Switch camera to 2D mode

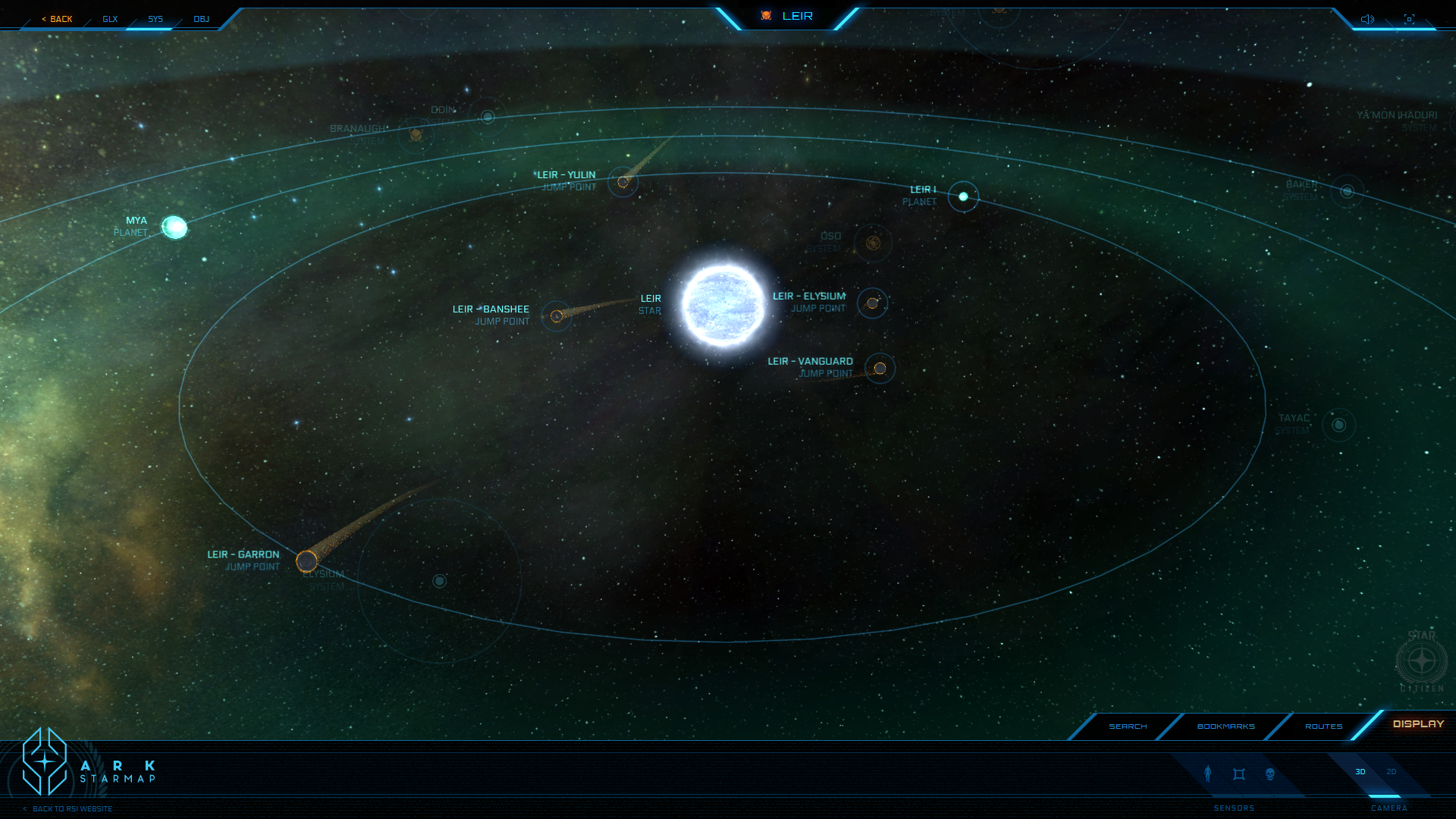pos(1391,772)
